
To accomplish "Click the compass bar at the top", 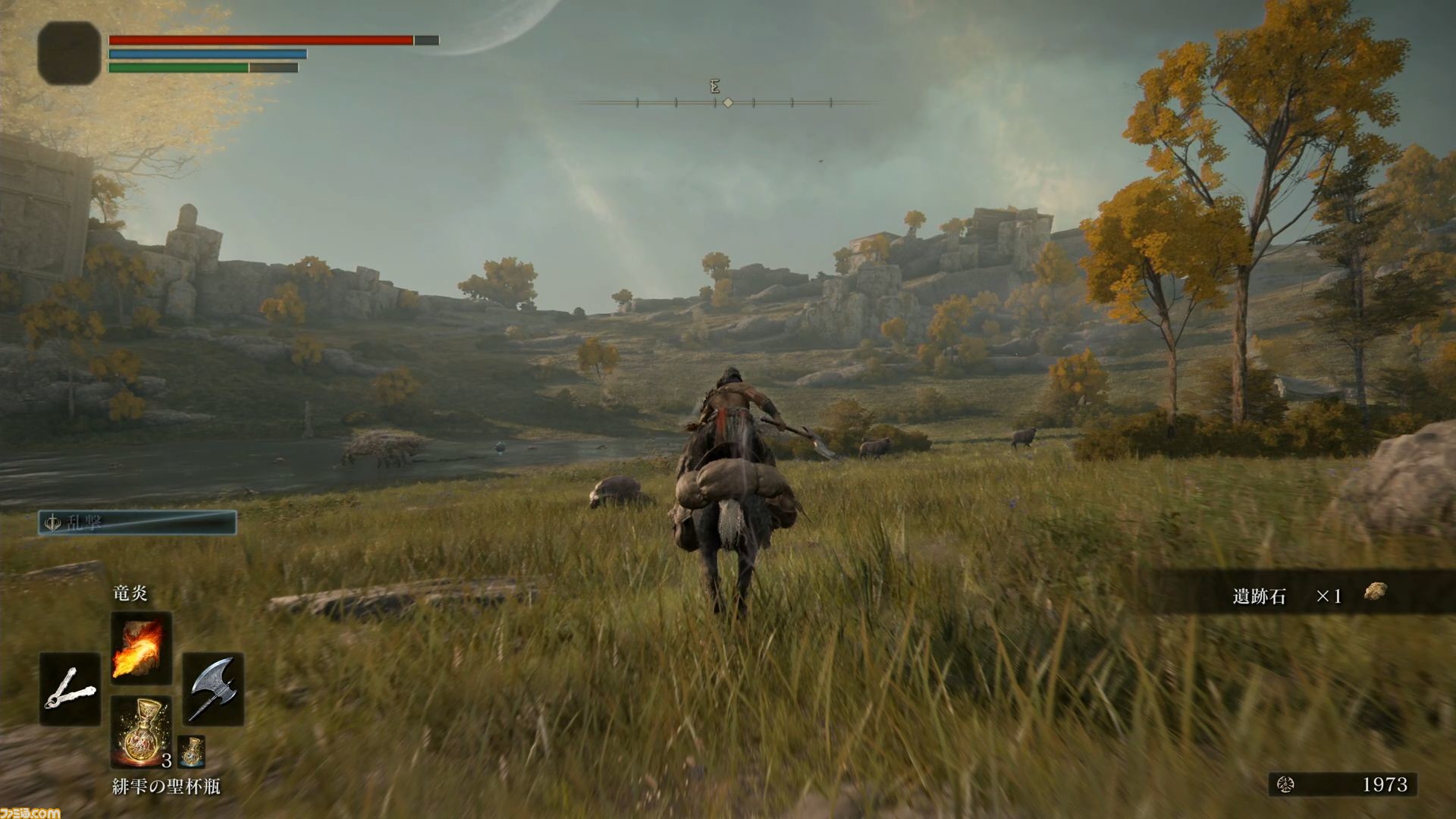I will pyautogui.click(x=726, y=102).
